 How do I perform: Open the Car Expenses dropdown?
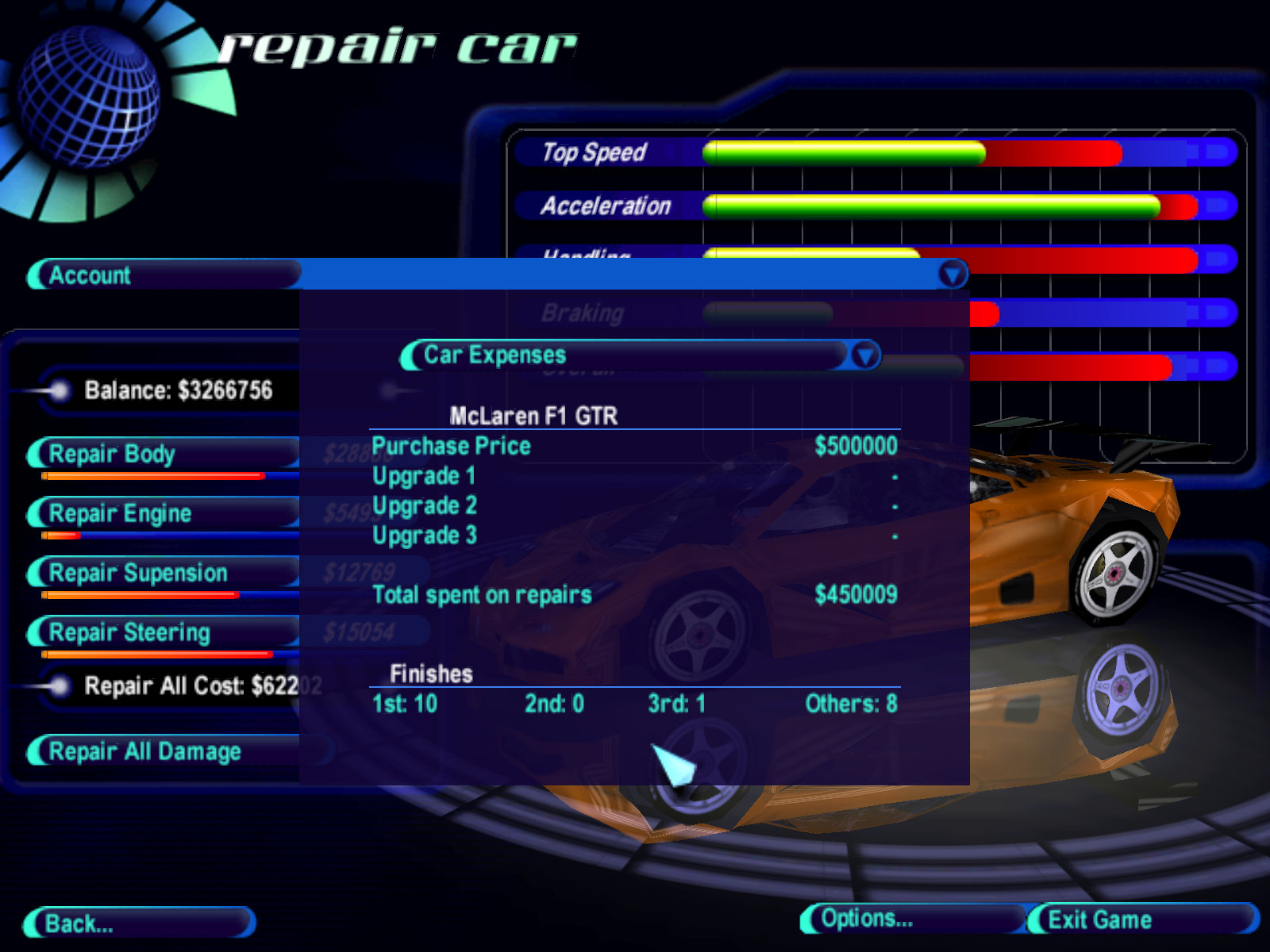coord(864,355)
